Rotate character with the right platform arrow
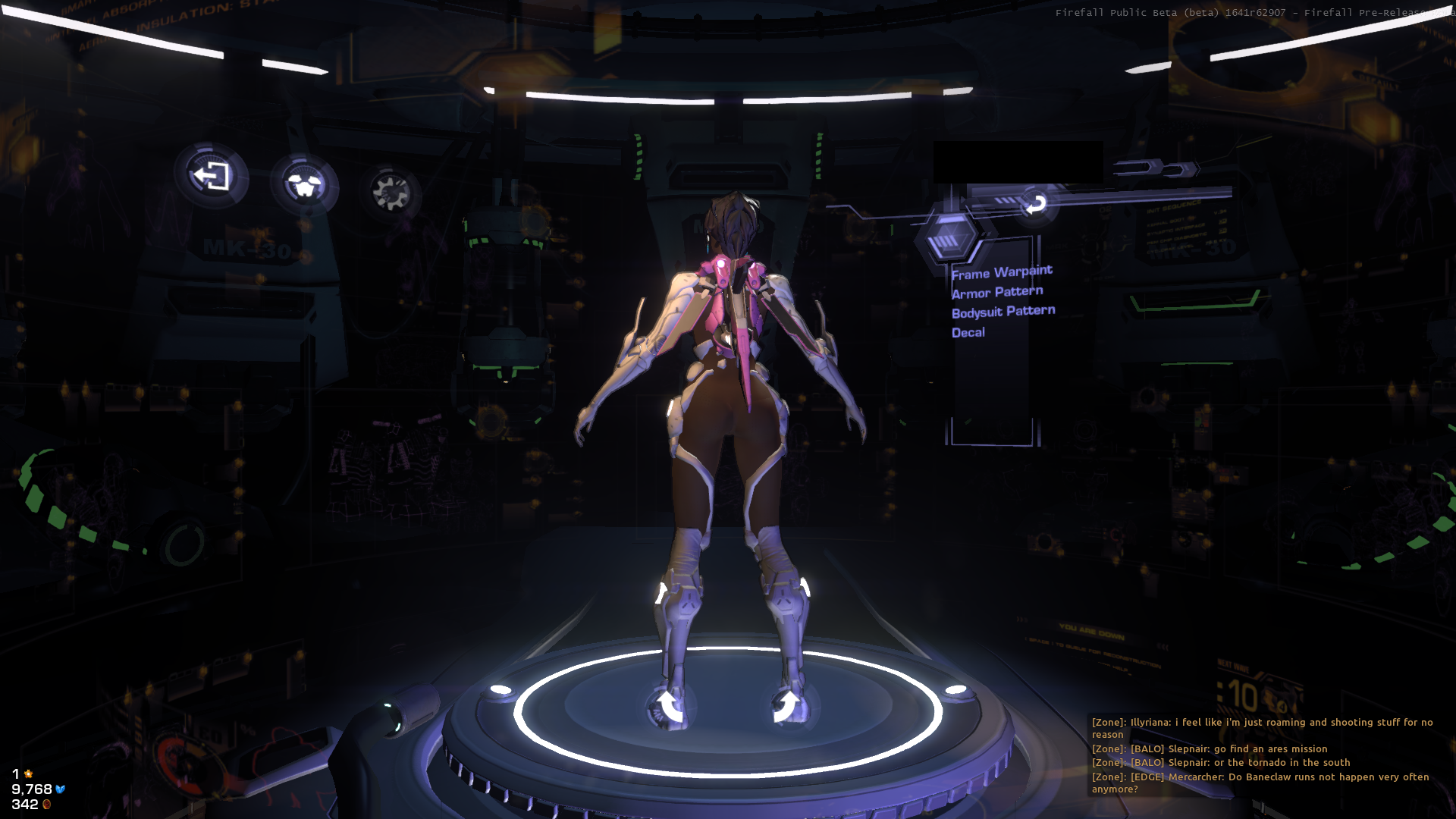The height and width of the screenshot is (819, 1456). pyautogui.click(x=787, y=706)
